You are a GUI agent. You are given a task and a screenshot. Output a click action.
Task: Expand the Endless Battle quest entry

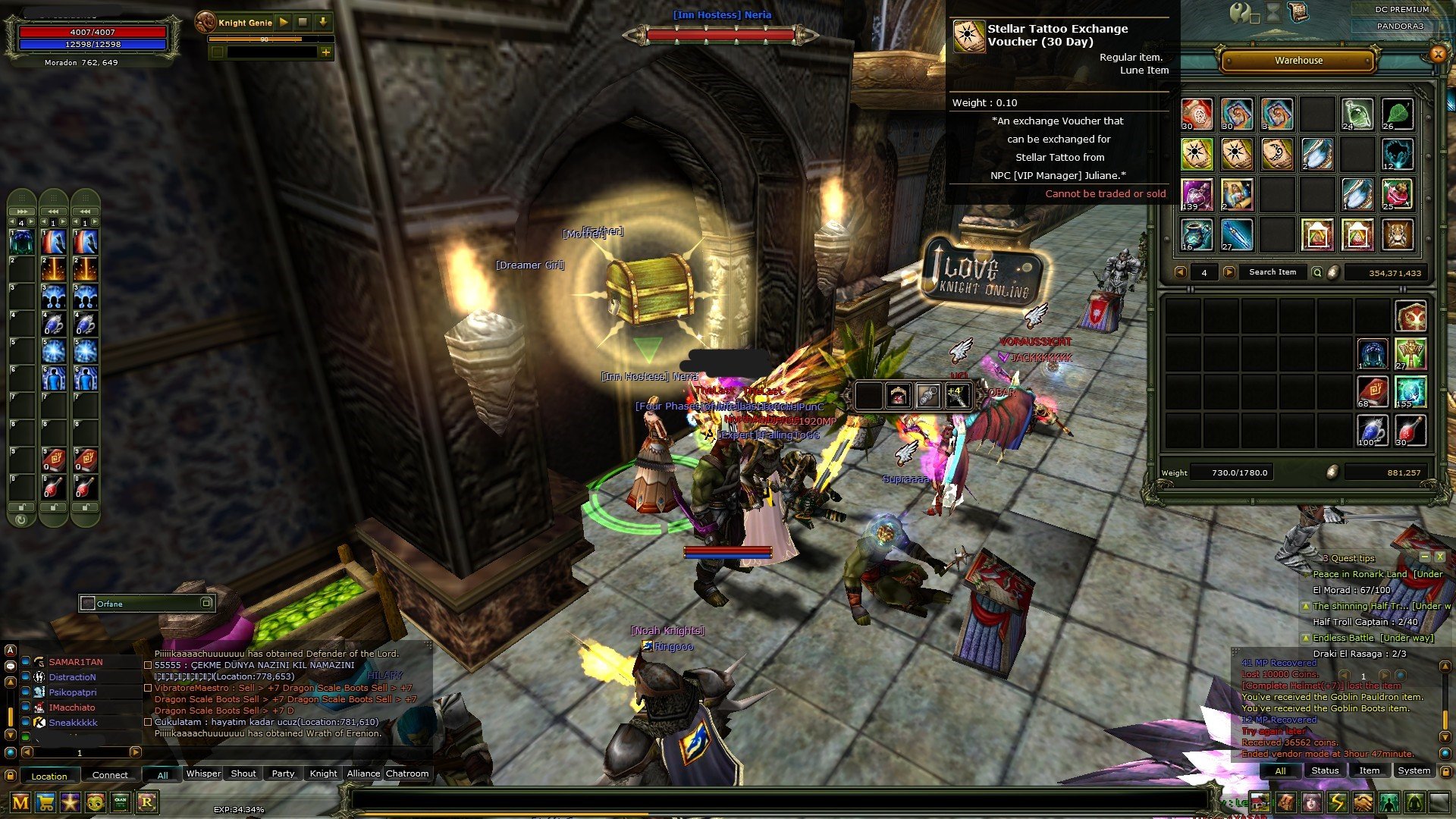click(1306, 638)
